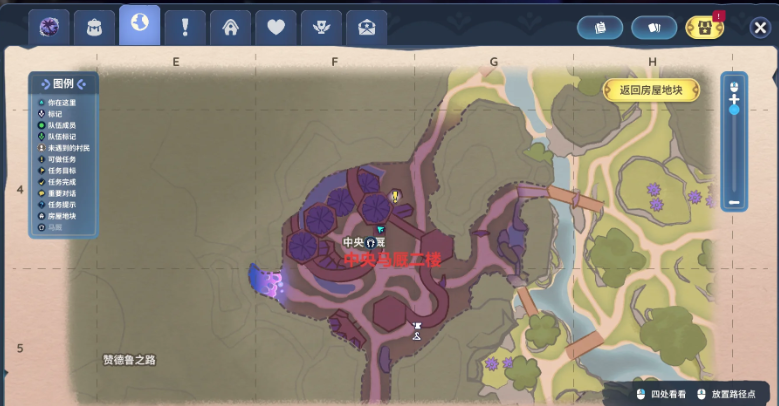Open the purple orb tab

tap(48, 27)
